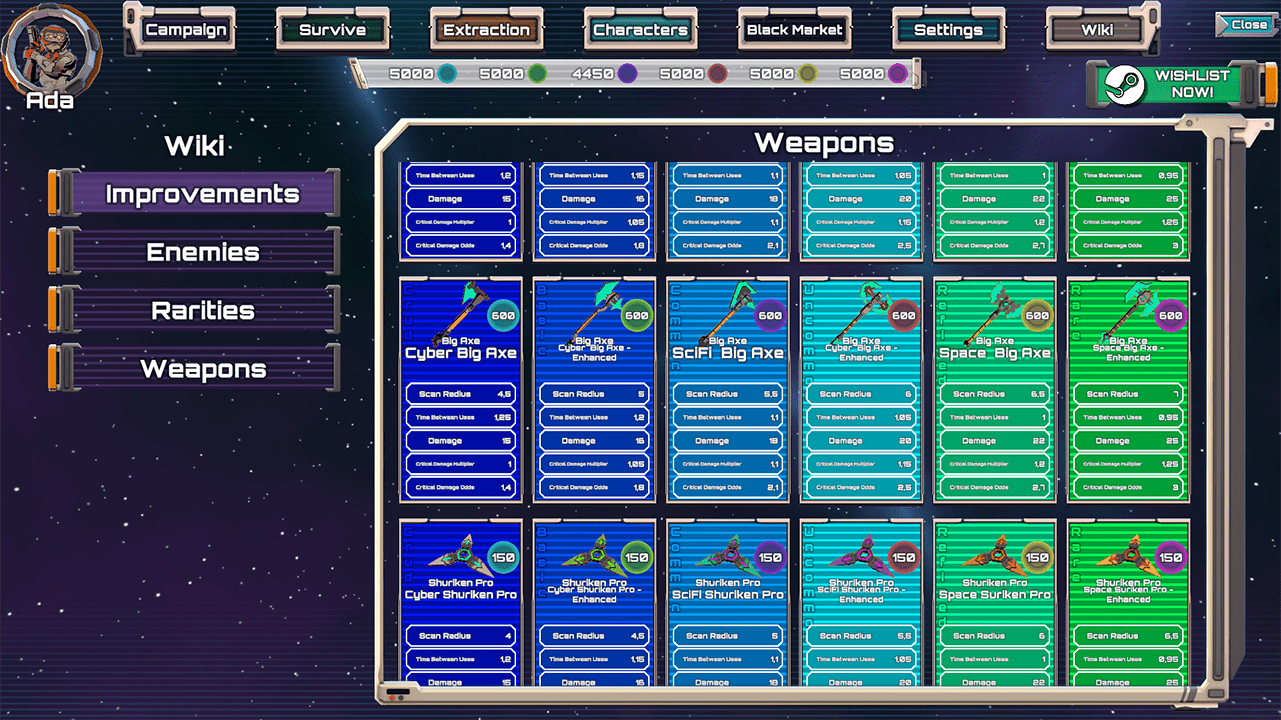Go to the Characters screen

click(x=640, y=30)
